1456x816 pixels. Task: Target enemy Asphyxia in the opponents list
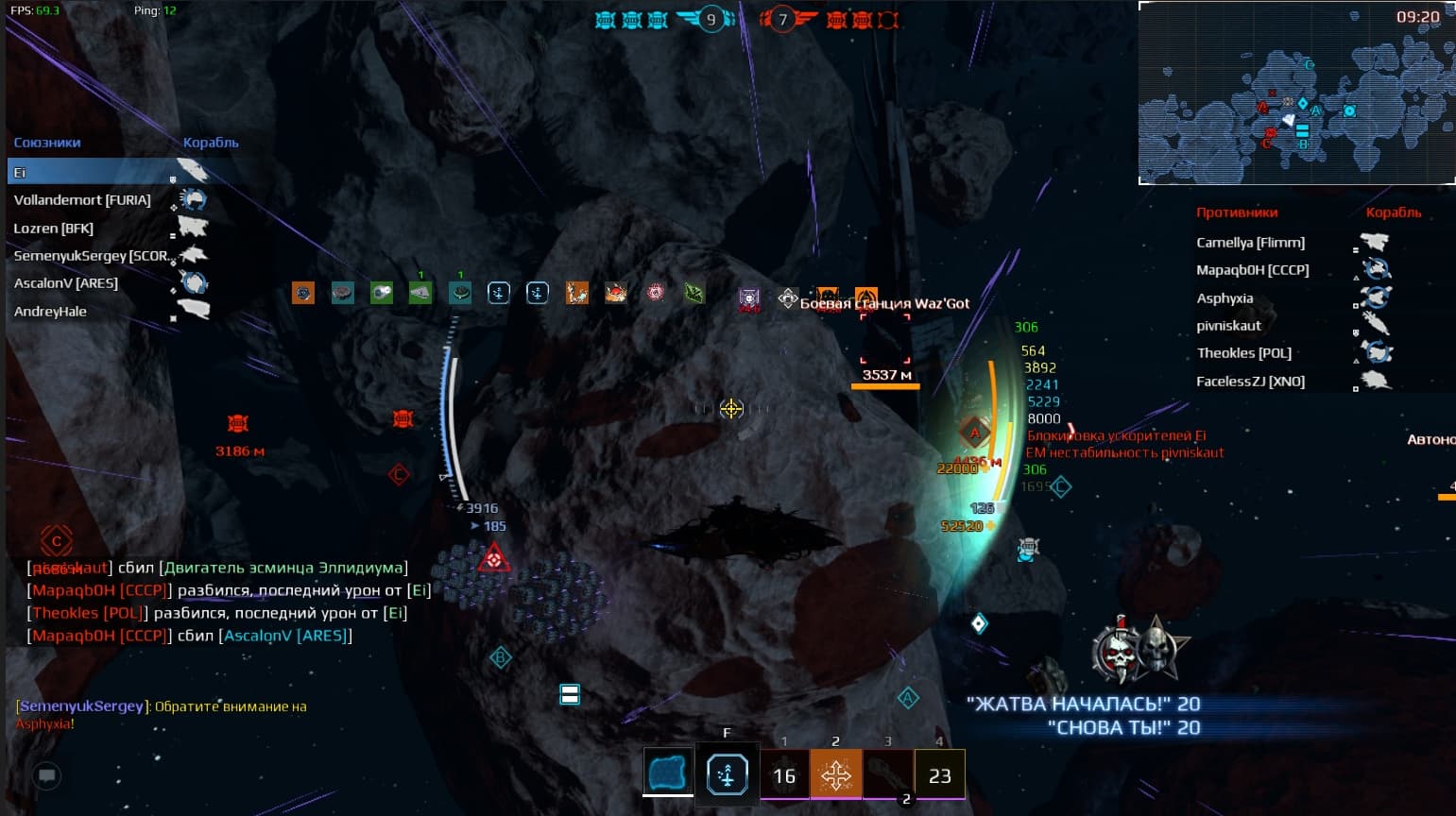tap(1225, 298)
